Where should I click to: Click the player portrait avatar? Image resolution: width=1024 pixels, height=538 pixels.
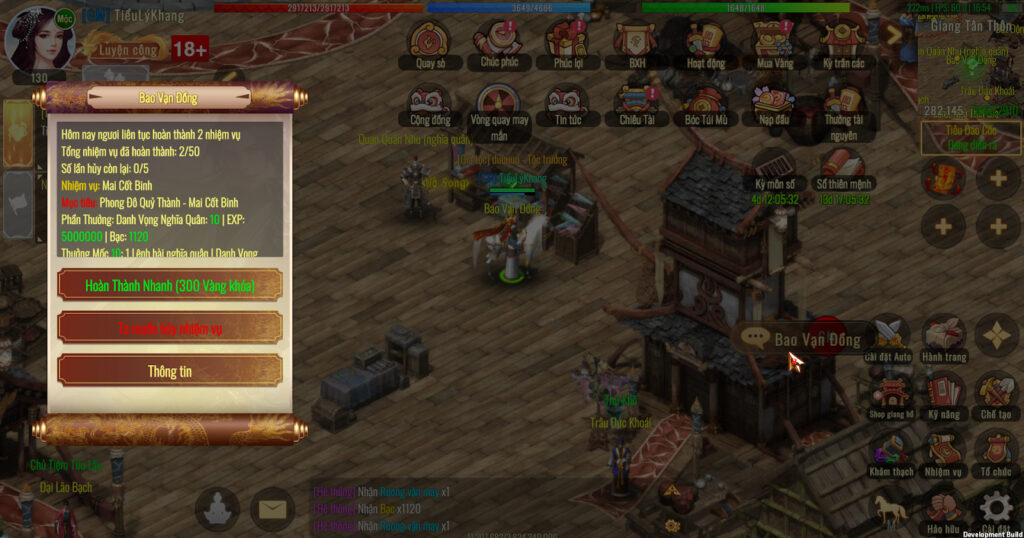(40, 38)
